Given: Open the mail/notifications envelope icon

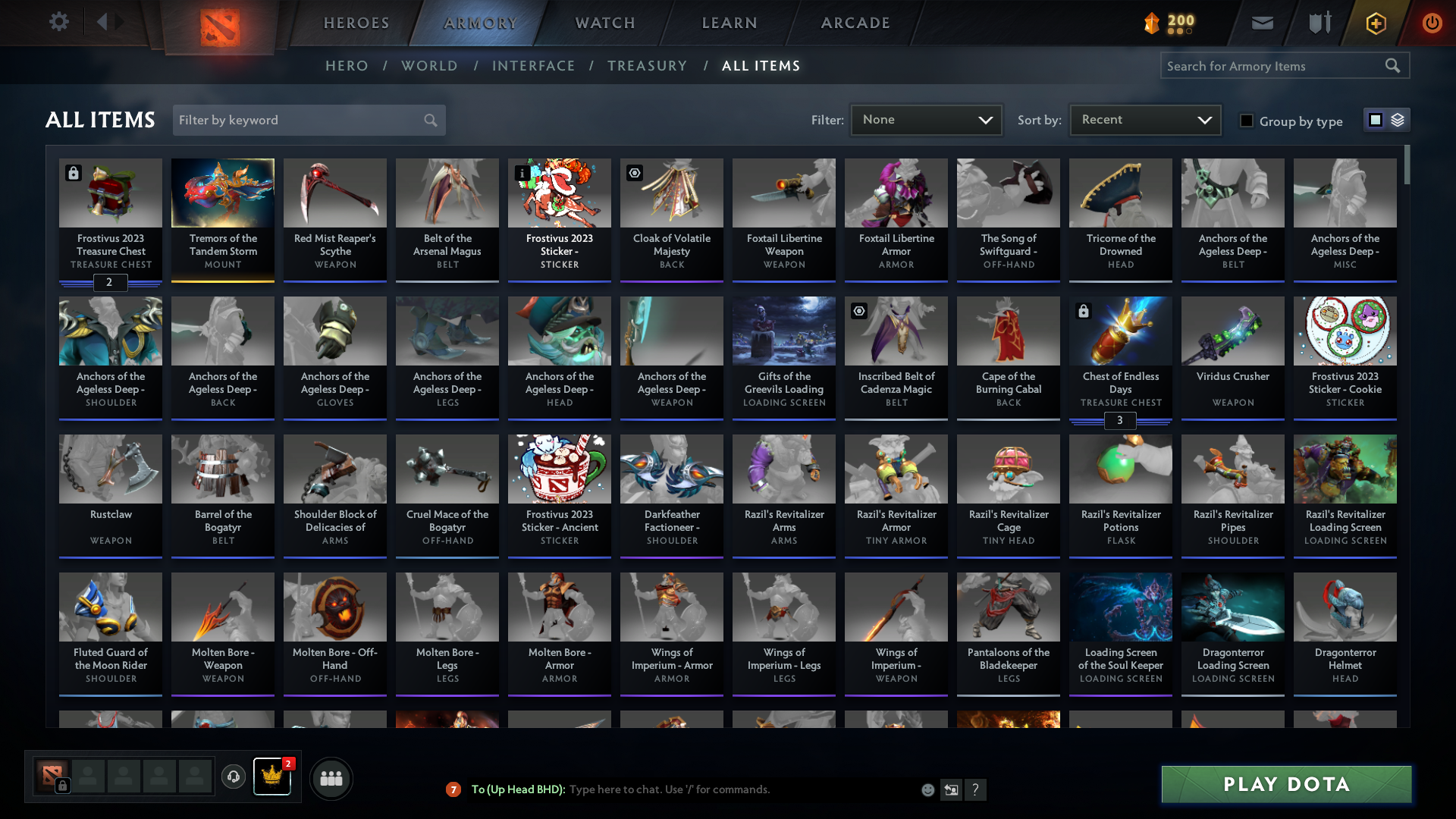Looking at the screenshot, I should pos(1261,23).
